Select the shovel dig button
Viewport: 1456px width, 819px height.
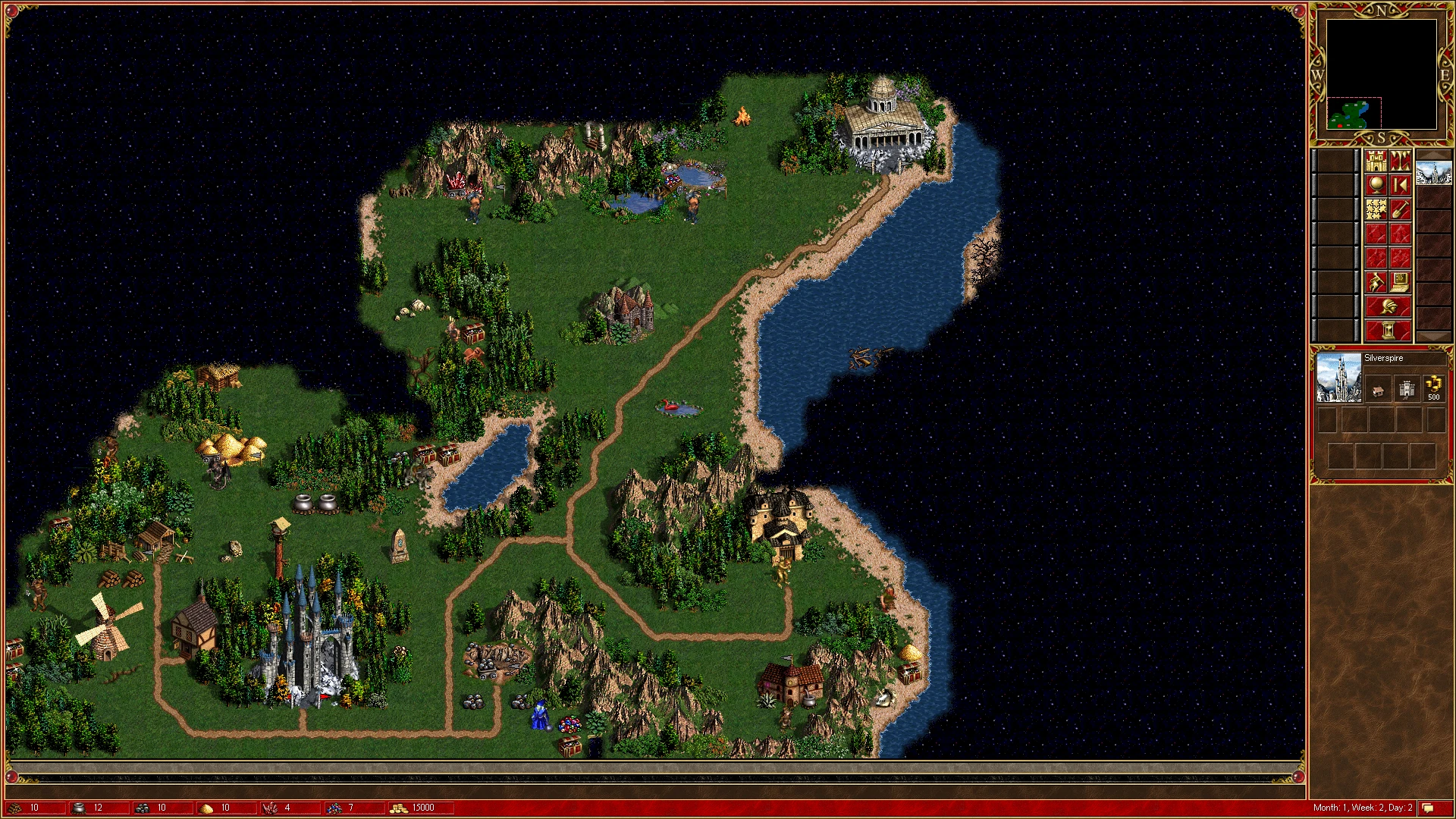tap(1401, 209)
